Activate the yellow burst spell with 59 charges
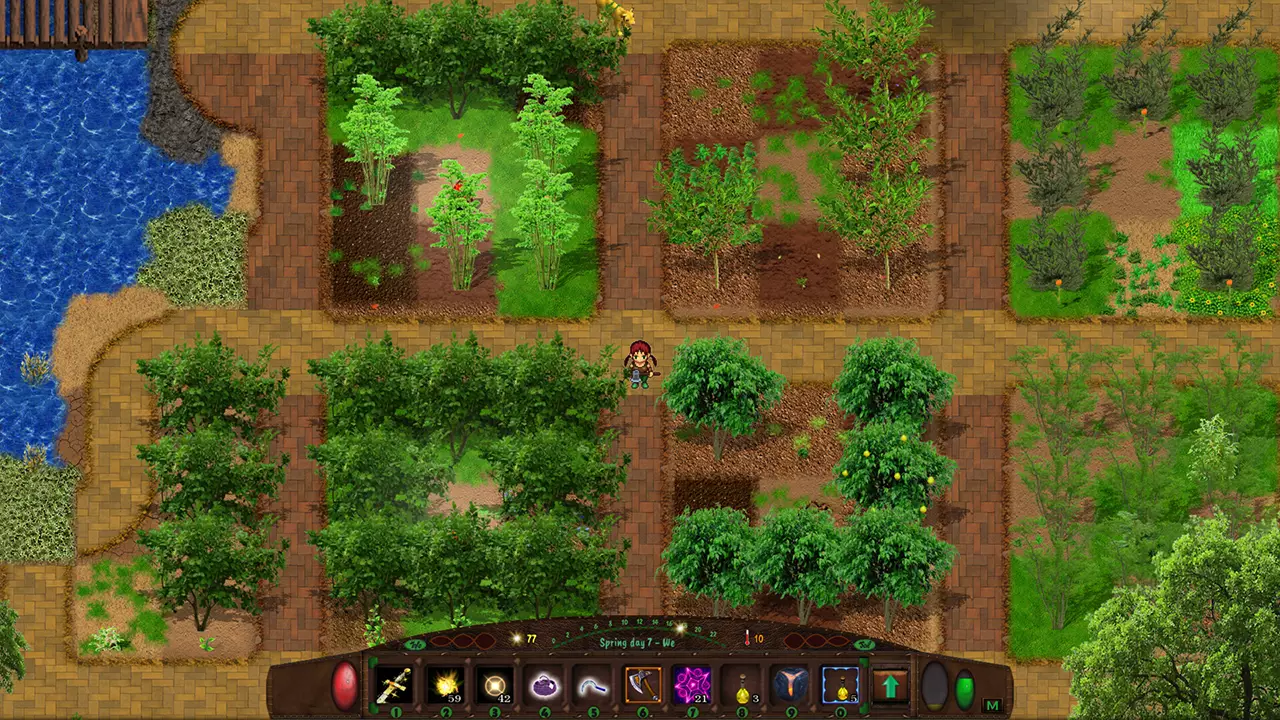This screenshot has height=720, width=1280. pos(443,686)
